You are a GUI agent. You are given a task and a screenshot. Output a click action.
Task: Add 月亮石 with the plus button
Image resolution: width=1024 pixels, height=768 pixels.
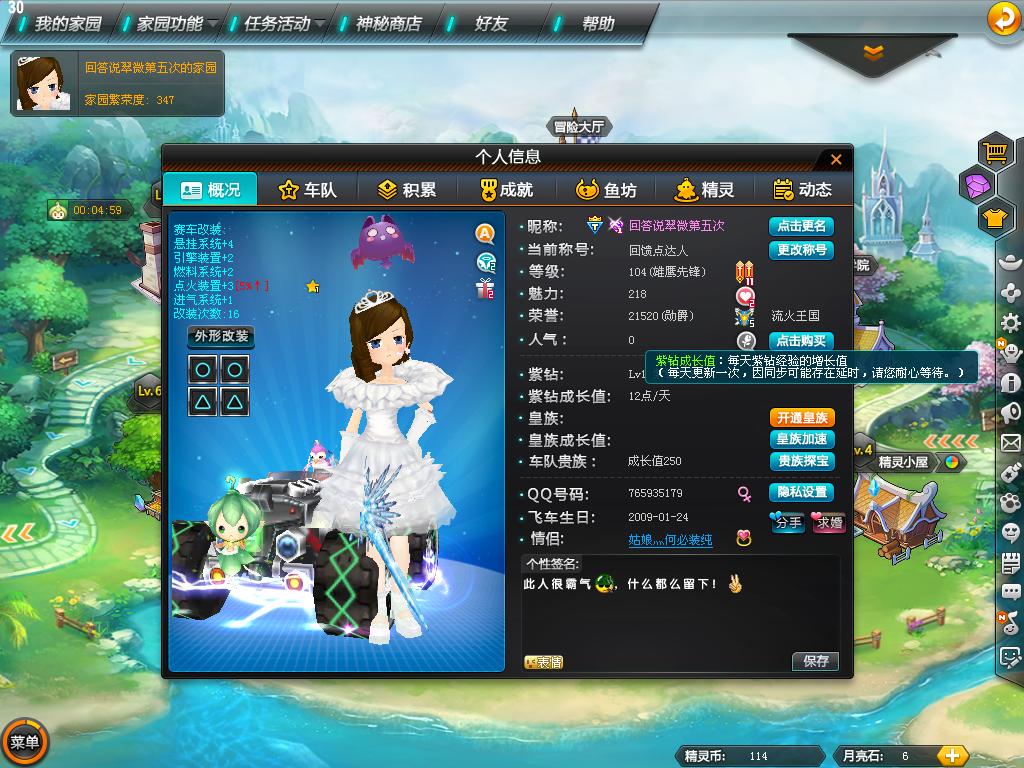952,756
